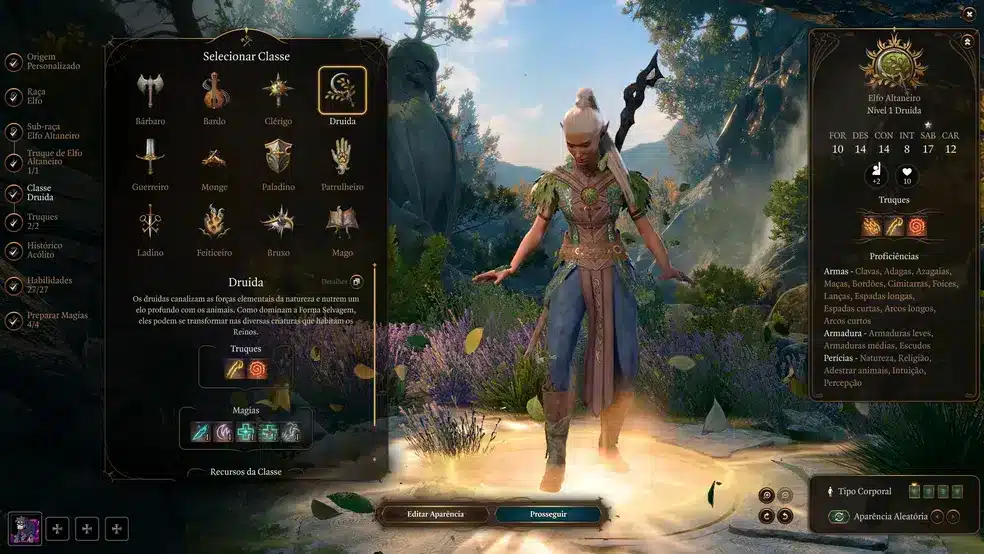The image size is (984, 554).
Task: Choose the Ladino class
Action: tap(150, 222)
